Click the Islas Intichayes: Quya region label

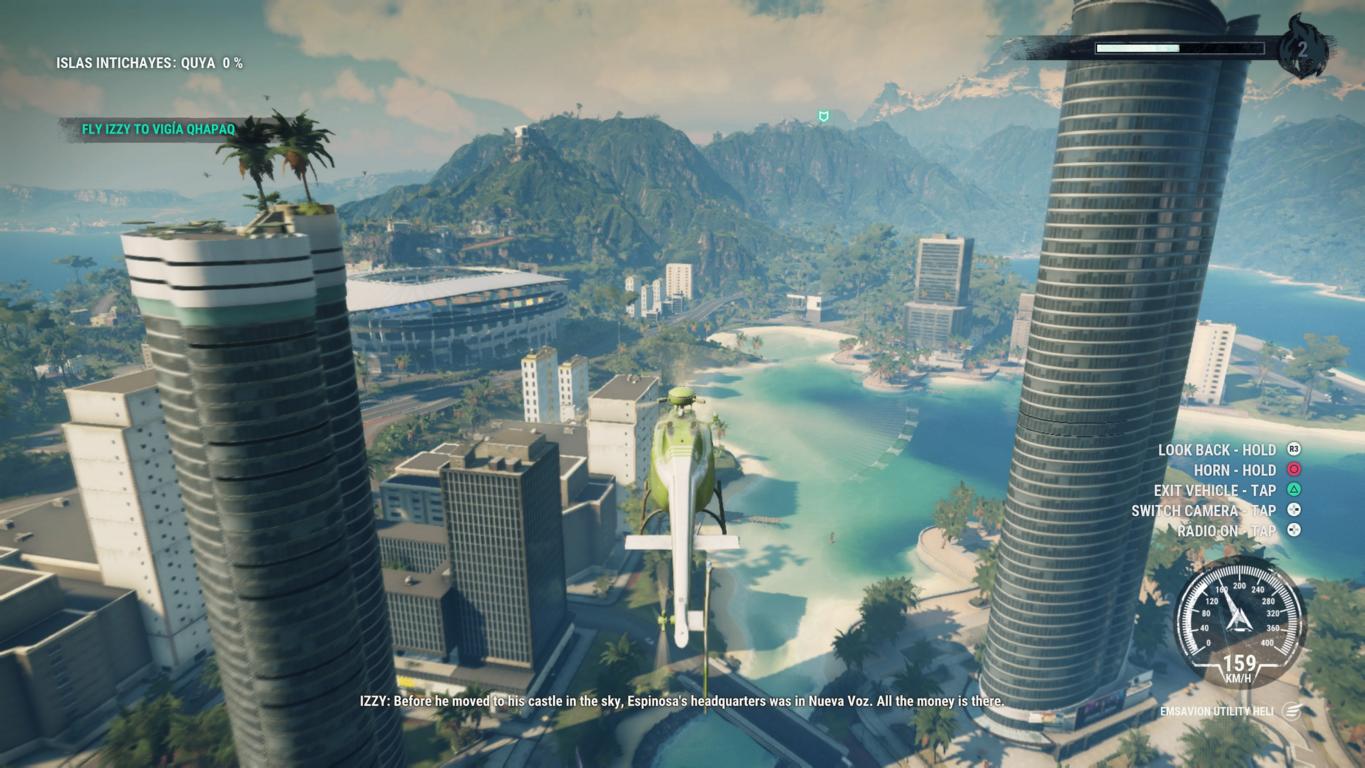149,63
